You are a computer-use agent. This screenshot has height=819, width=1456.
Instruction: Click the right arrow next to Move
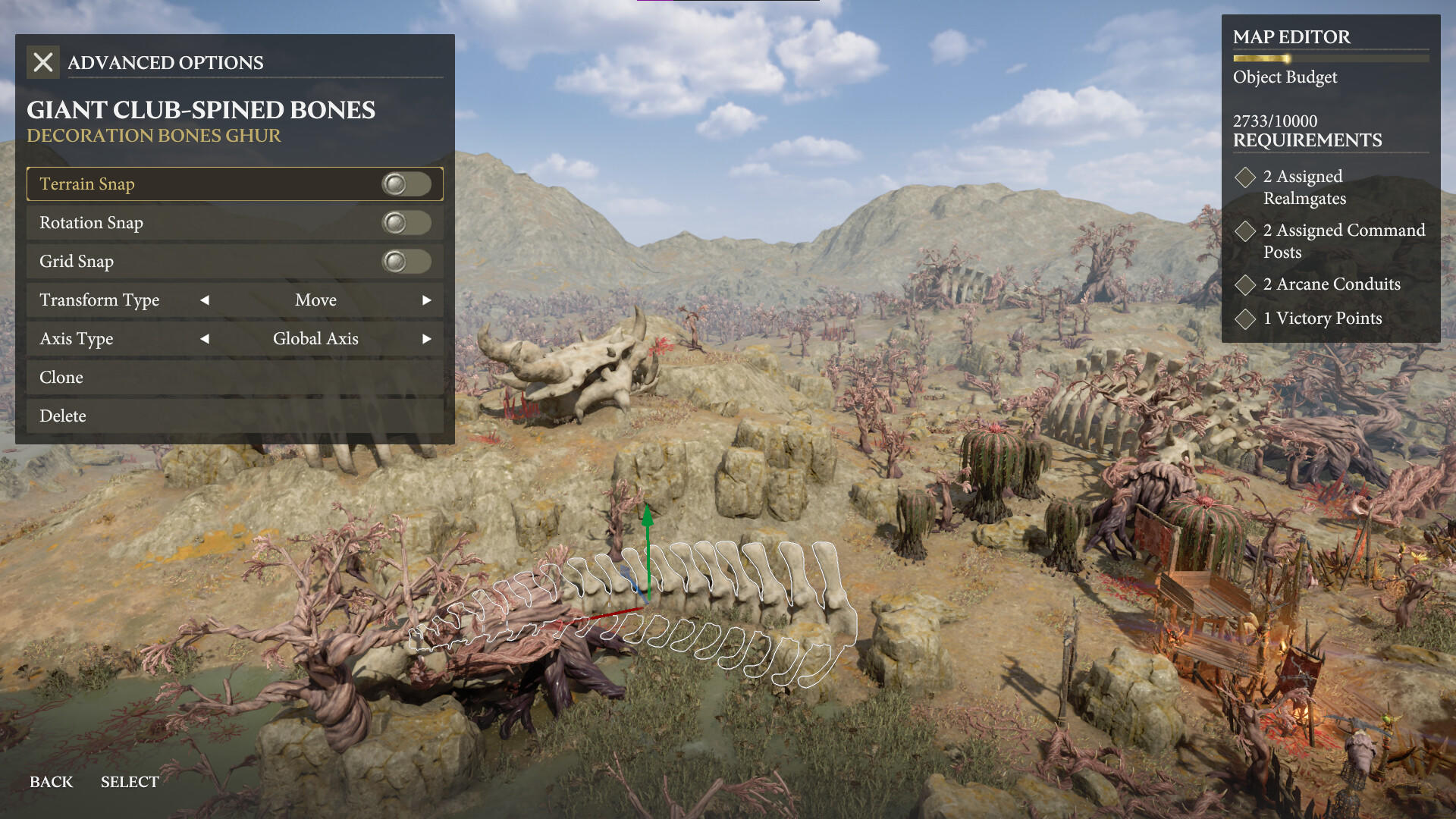coord(427,300)
